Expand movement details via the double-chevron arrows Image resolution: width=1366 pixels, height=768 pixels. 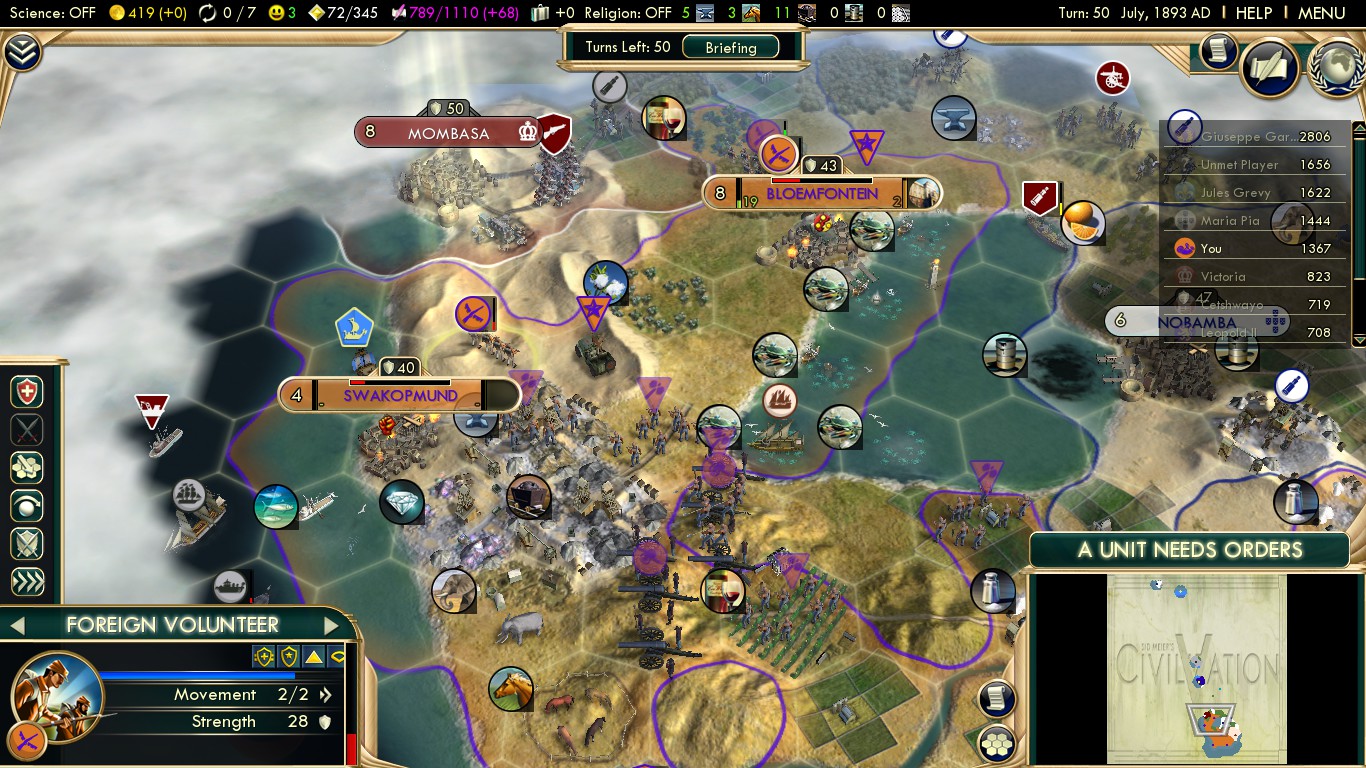click(326, 694)
